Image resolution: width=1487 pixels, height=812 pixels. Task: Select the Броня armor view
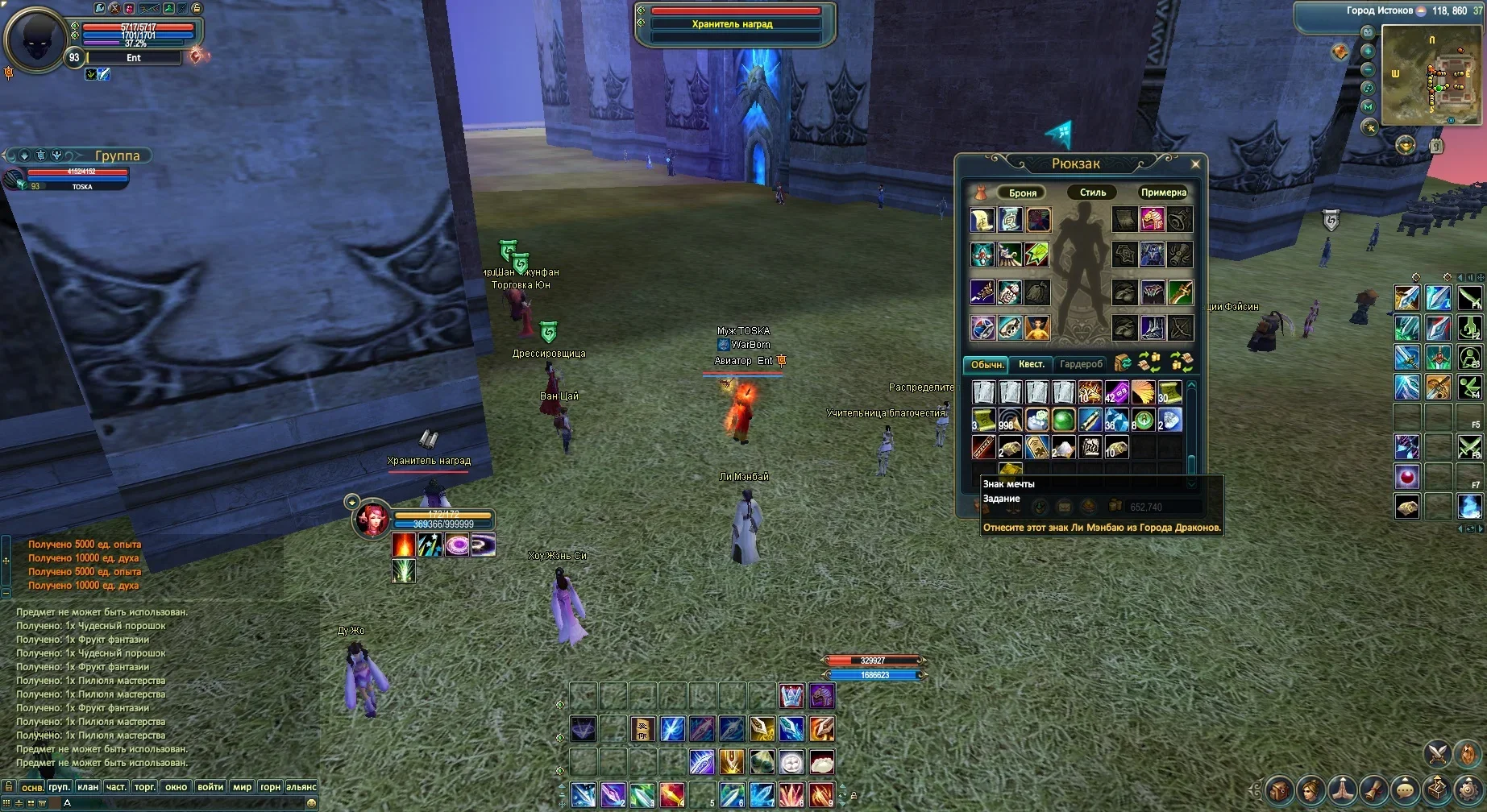tap(1022, 193)
